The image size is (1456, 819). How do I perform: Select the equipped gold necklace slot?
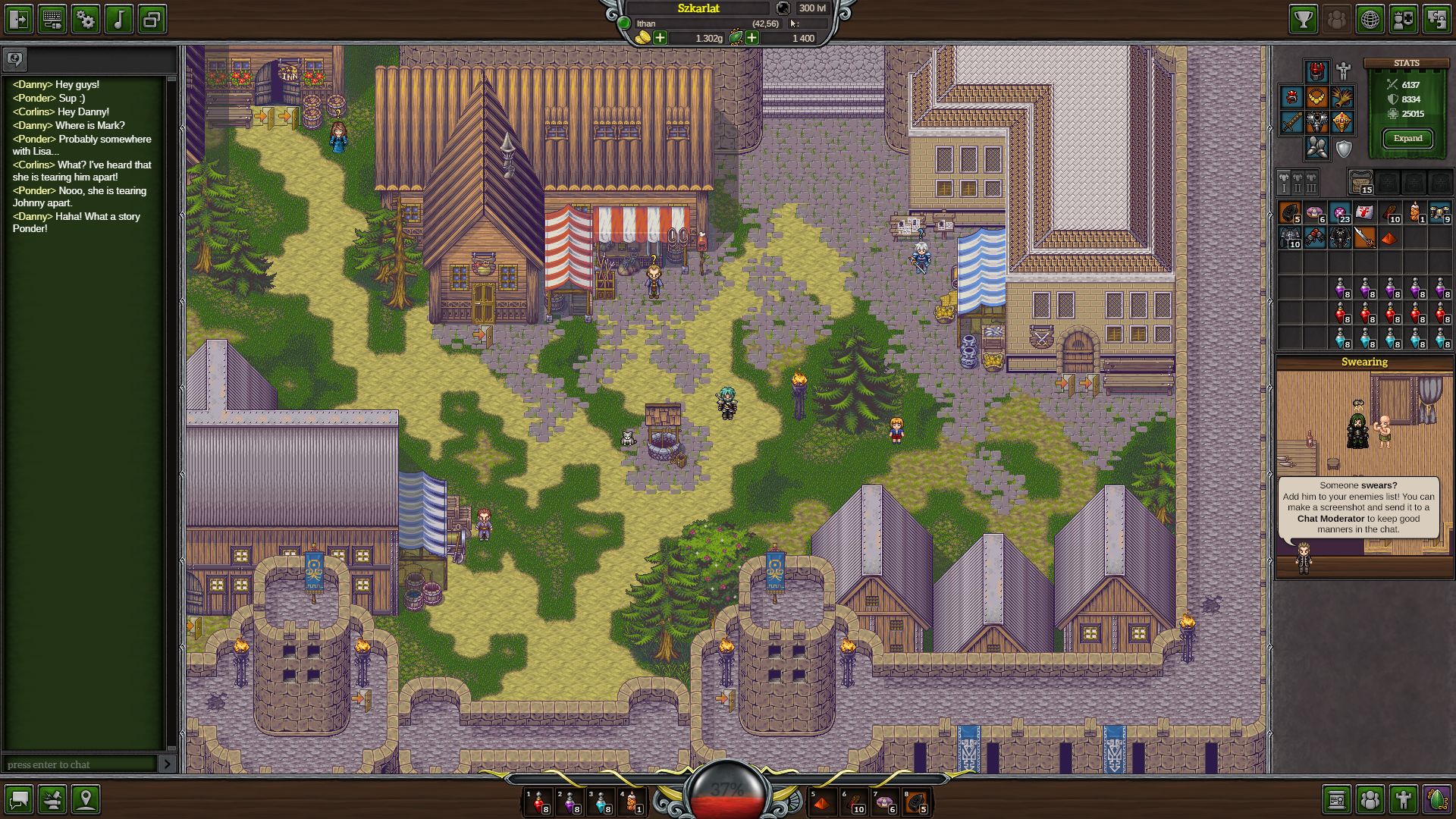1317,97
